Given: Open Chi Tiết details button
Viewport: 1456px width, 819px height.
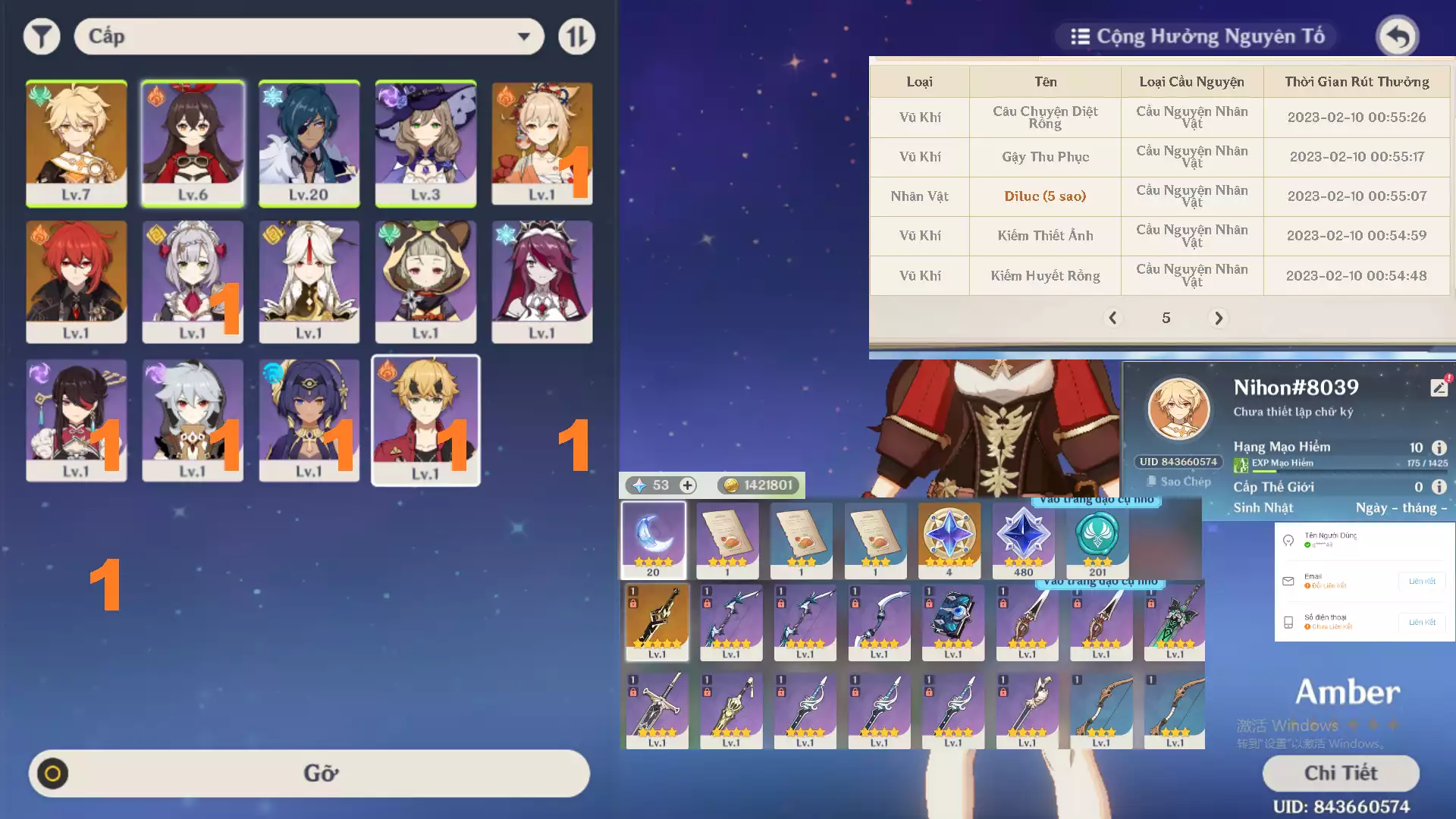Looking at the screenshot, I should click(1341, 773).
